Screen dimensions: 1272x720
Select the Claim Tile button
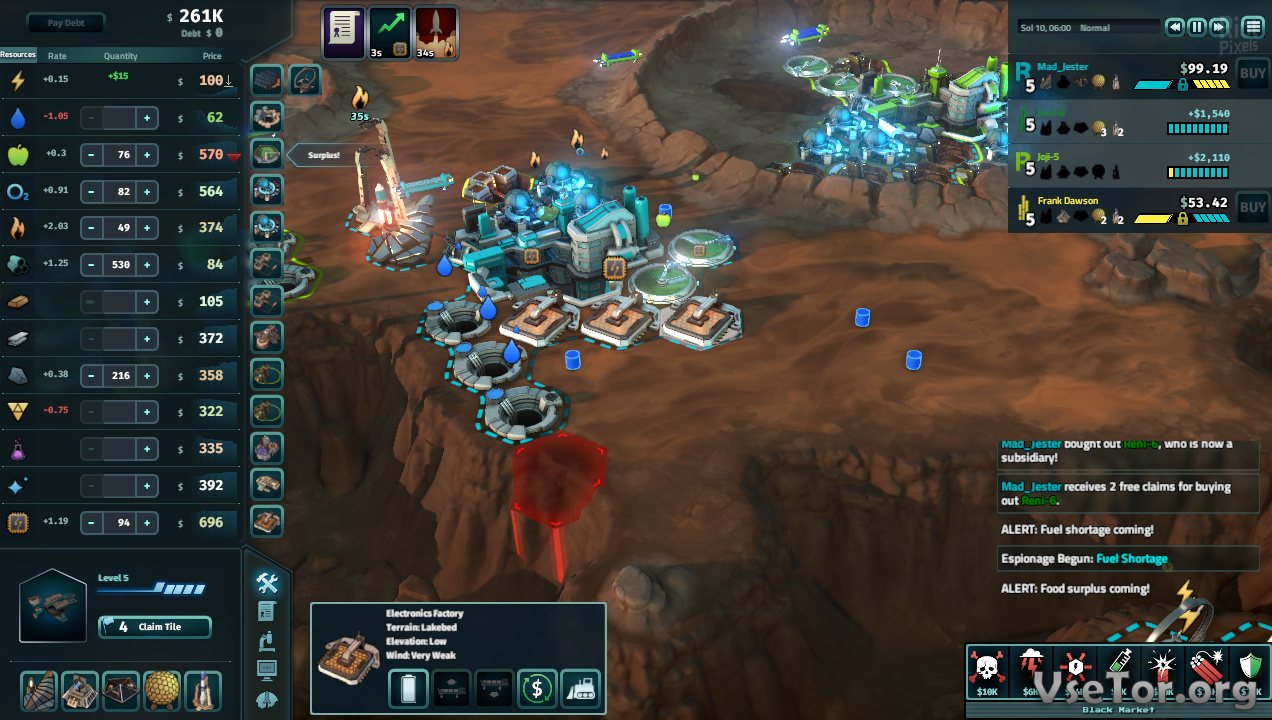[155, 627]
